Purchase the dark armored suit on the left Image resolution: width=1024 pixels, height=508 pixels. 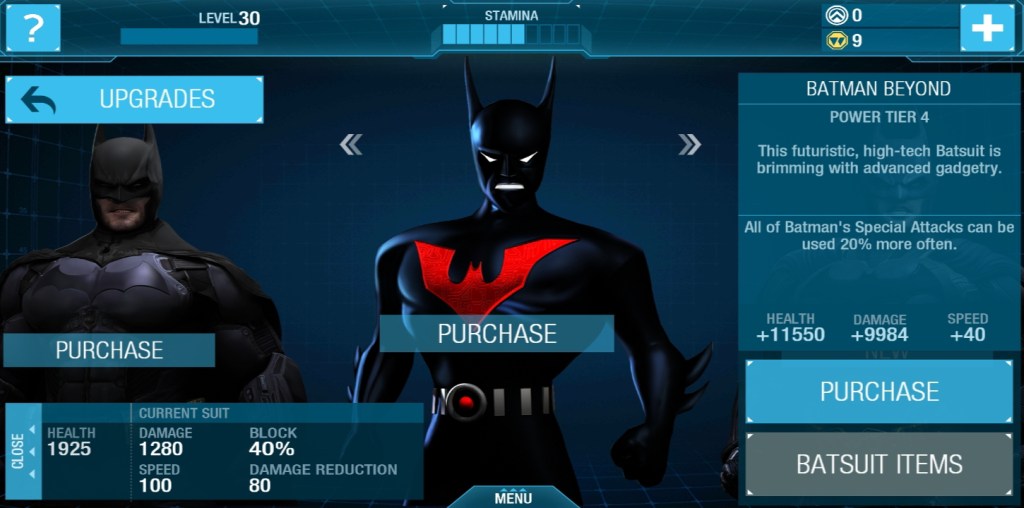click(x=109, y=350)
